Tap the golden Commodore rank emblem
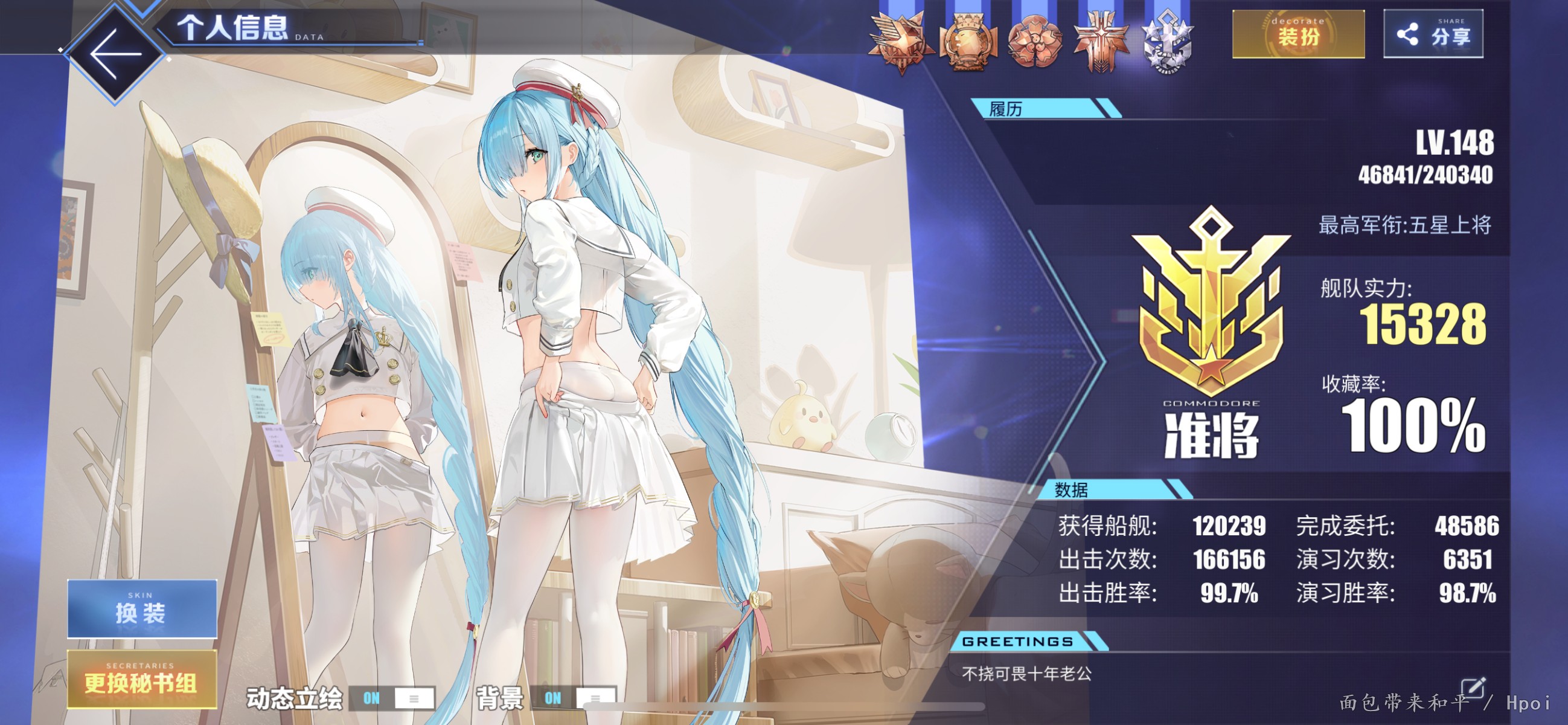1568x725 pixels. [x=1211, y=304]
